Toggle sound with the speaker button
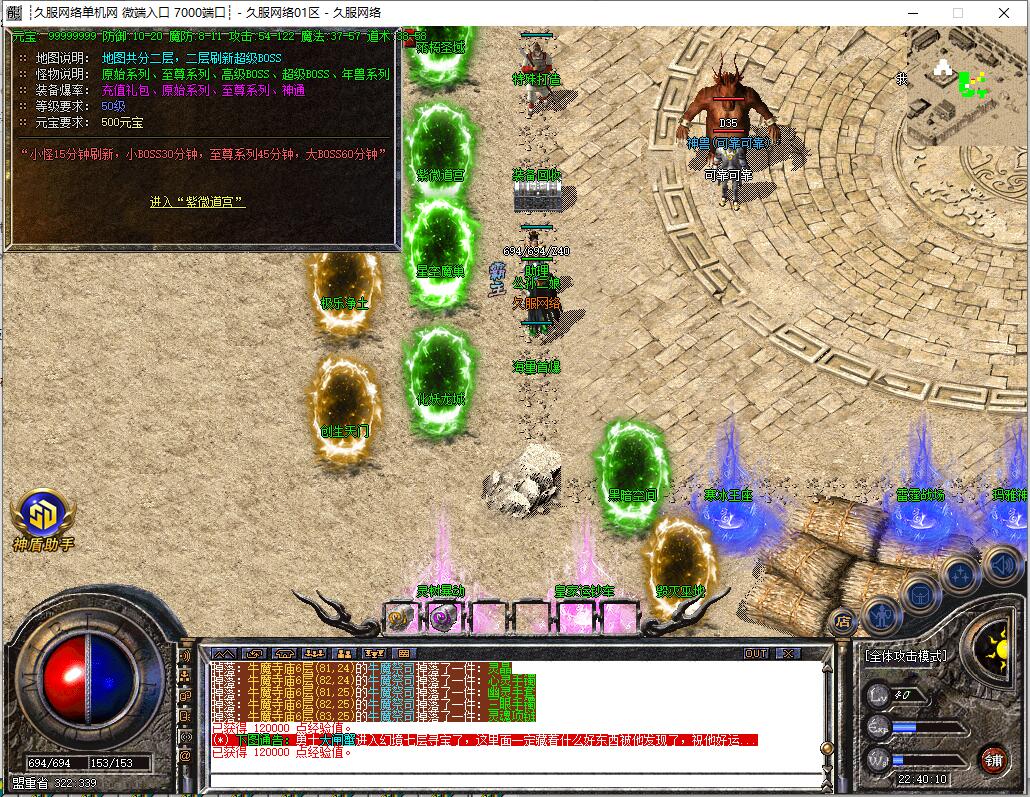1030x797 pixels. [1001, 565]
